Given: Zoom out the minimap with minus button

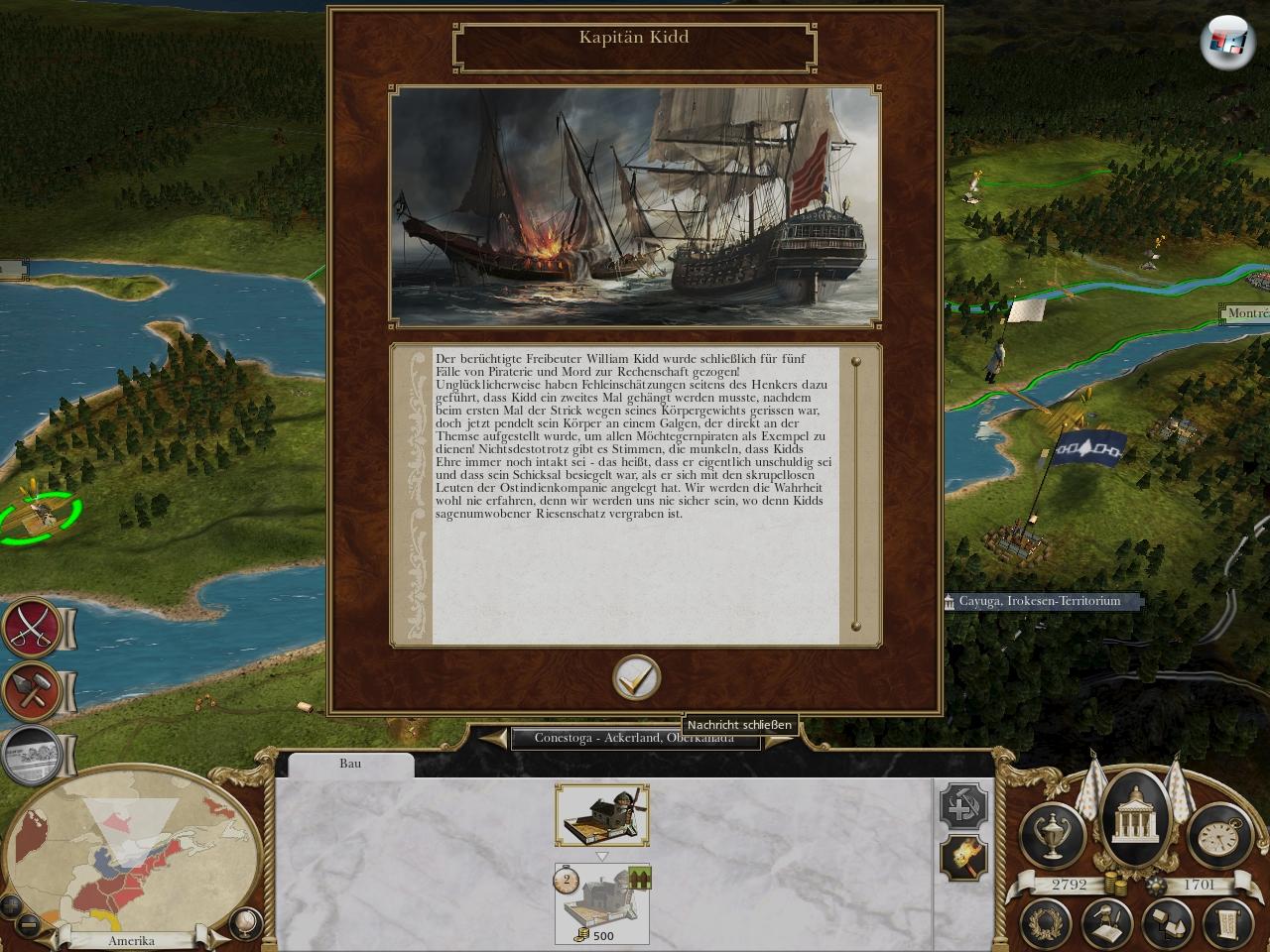Looking at the screenshot, I should coord(30,926).
